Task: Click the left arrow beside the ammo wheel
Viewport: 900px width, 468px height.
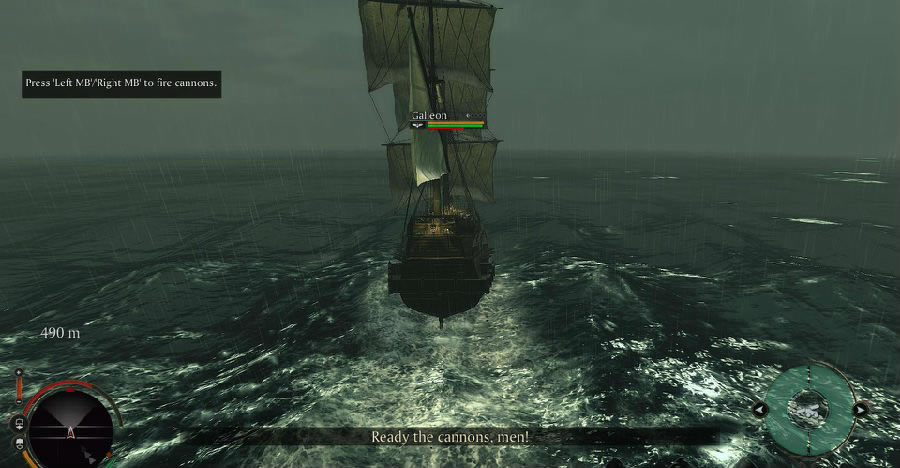Action: (761, 409)
